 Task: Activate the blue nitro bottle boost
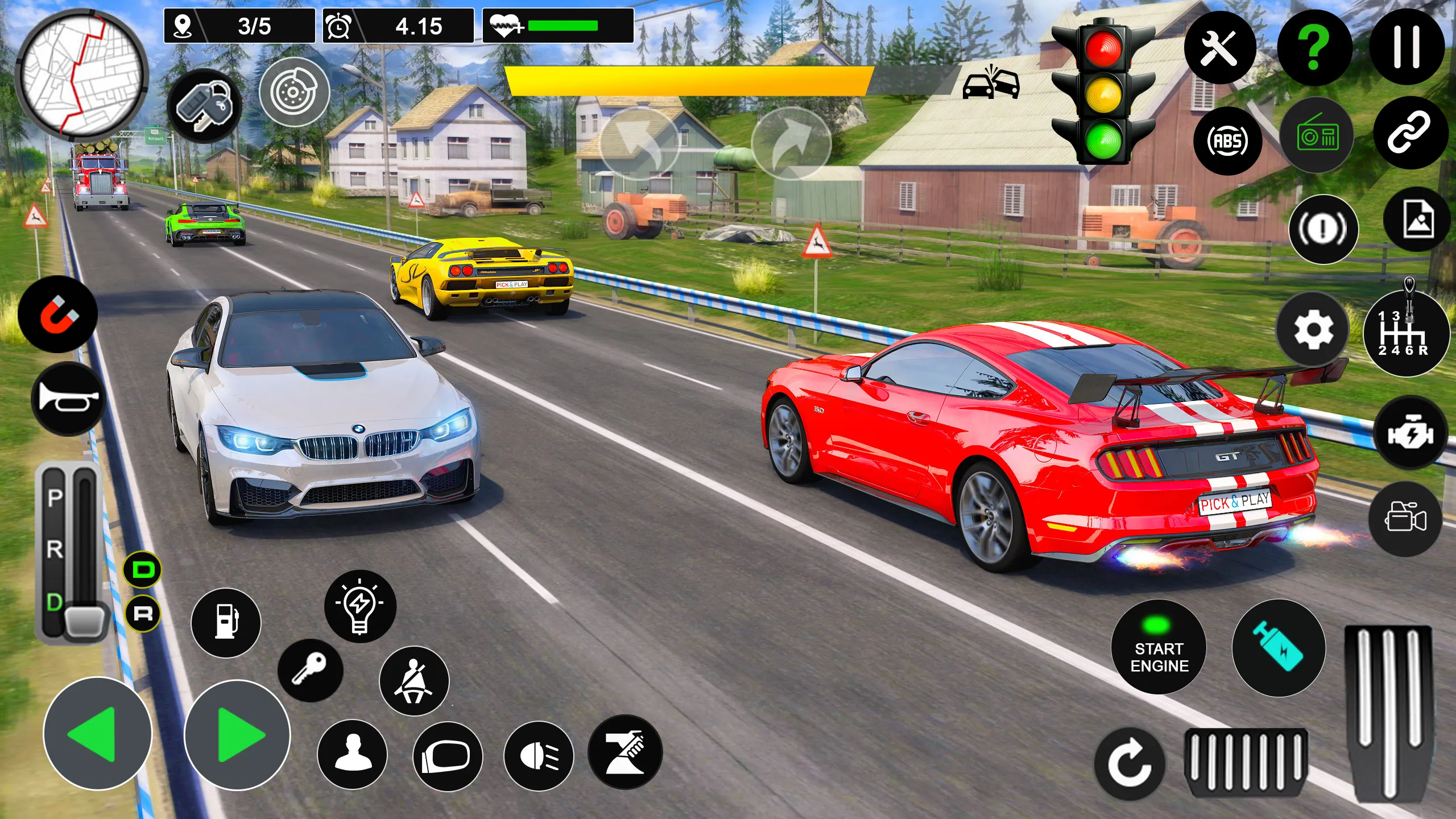tap(1279, 648)
